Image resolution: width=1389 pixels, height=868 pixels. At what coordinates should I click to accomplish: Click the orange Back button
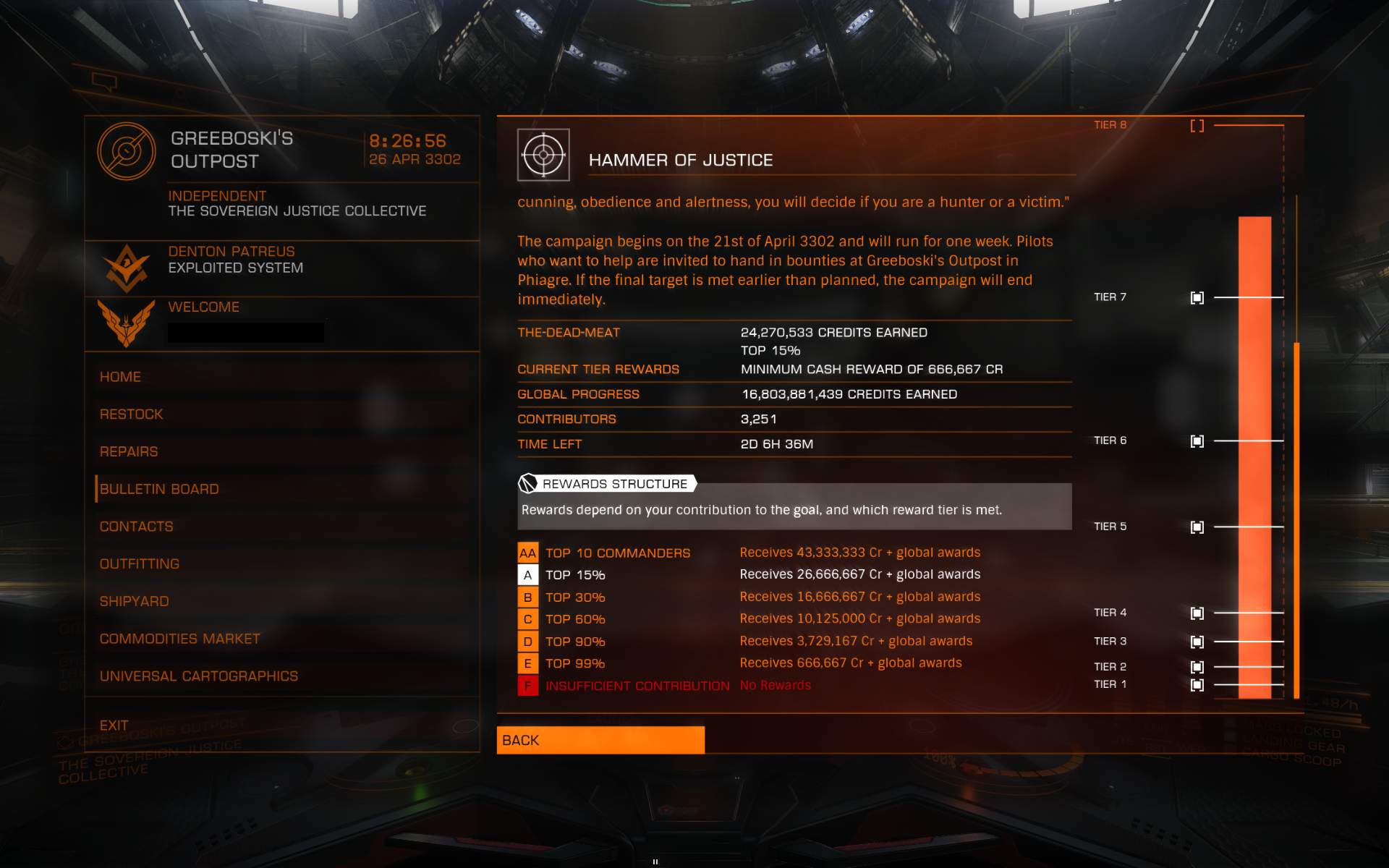600,740
